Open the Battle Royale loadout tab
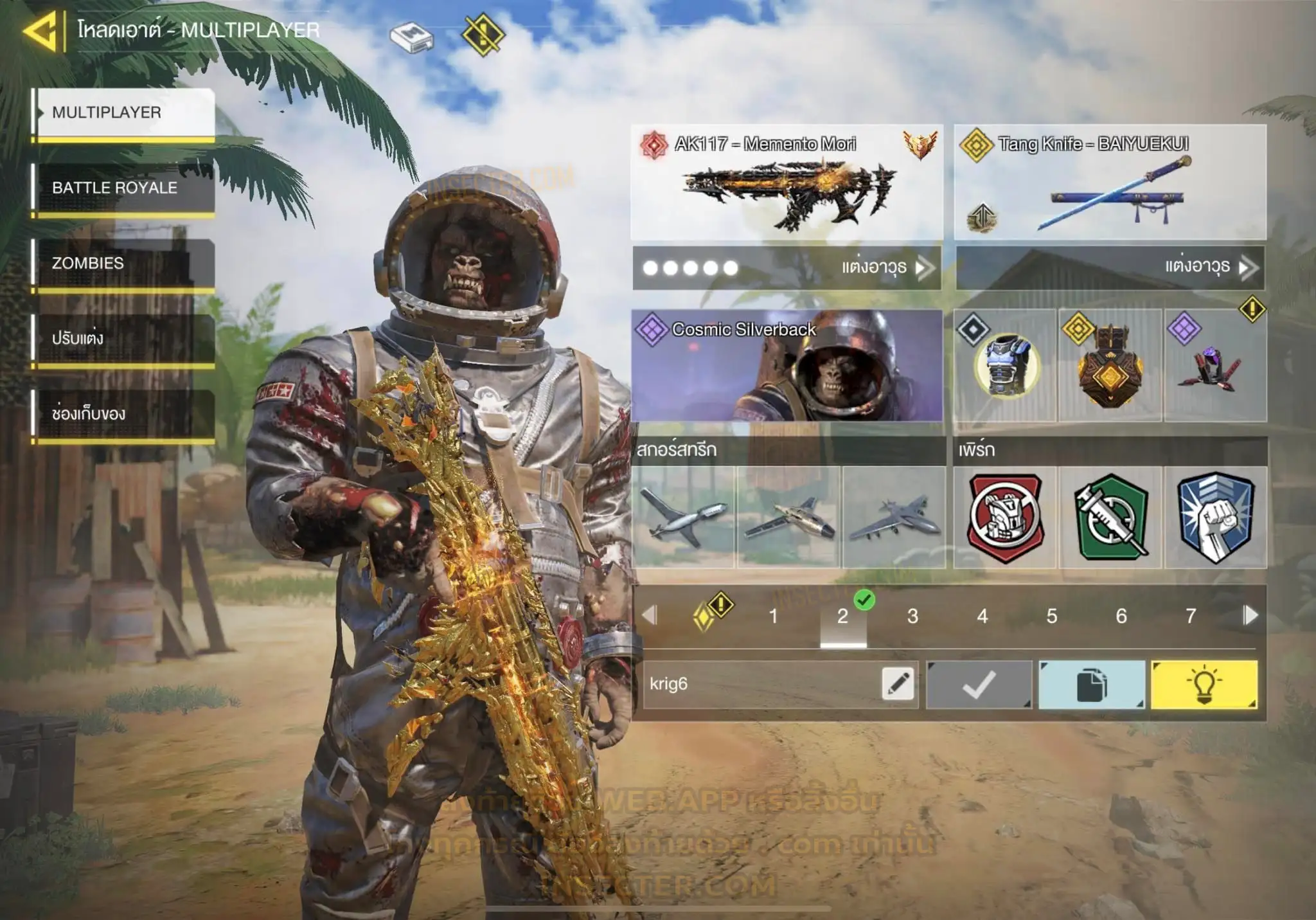 point(123,188)
